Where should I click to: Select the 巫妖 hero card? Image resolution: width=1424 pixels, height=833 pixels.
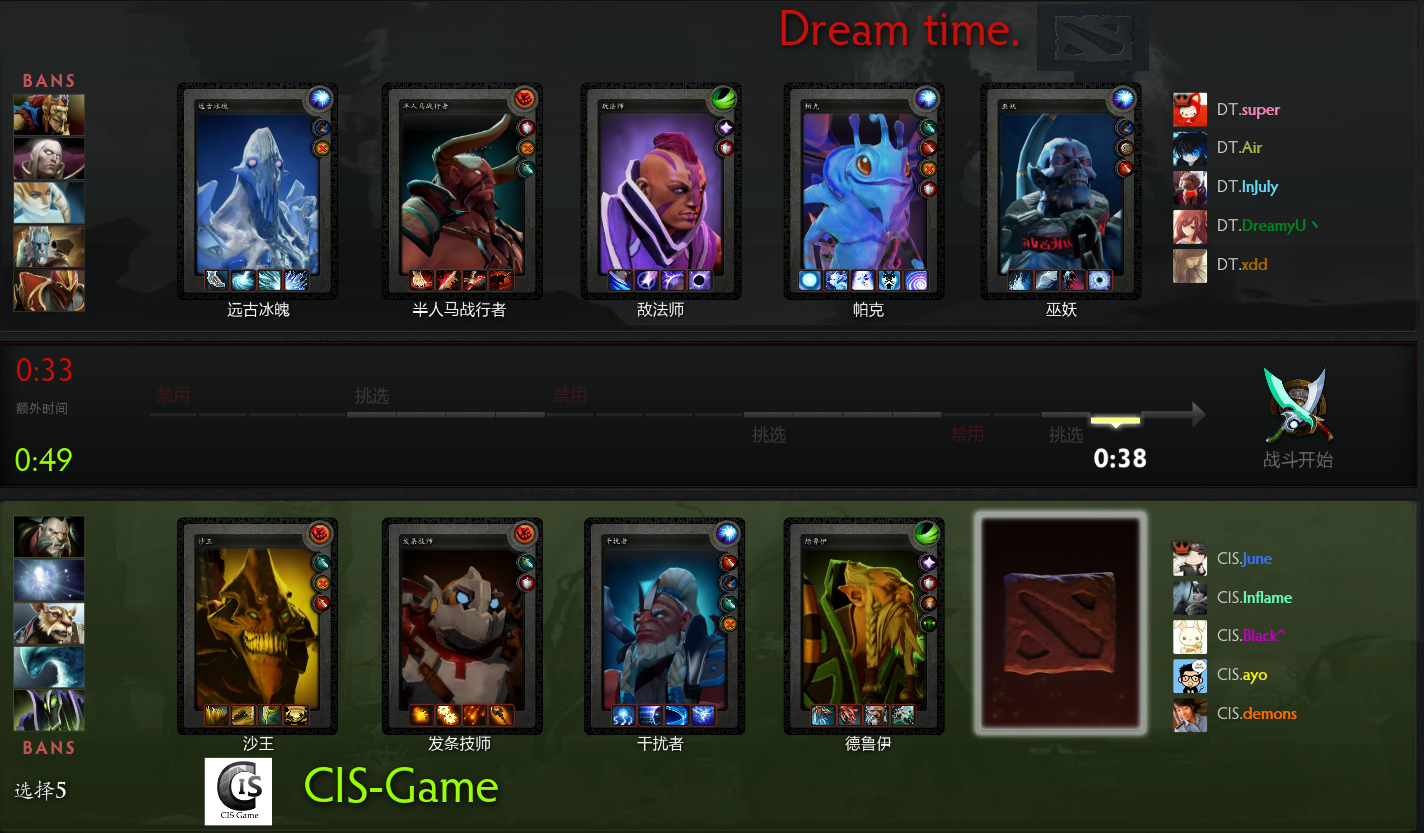click(x=1061, y=192)
